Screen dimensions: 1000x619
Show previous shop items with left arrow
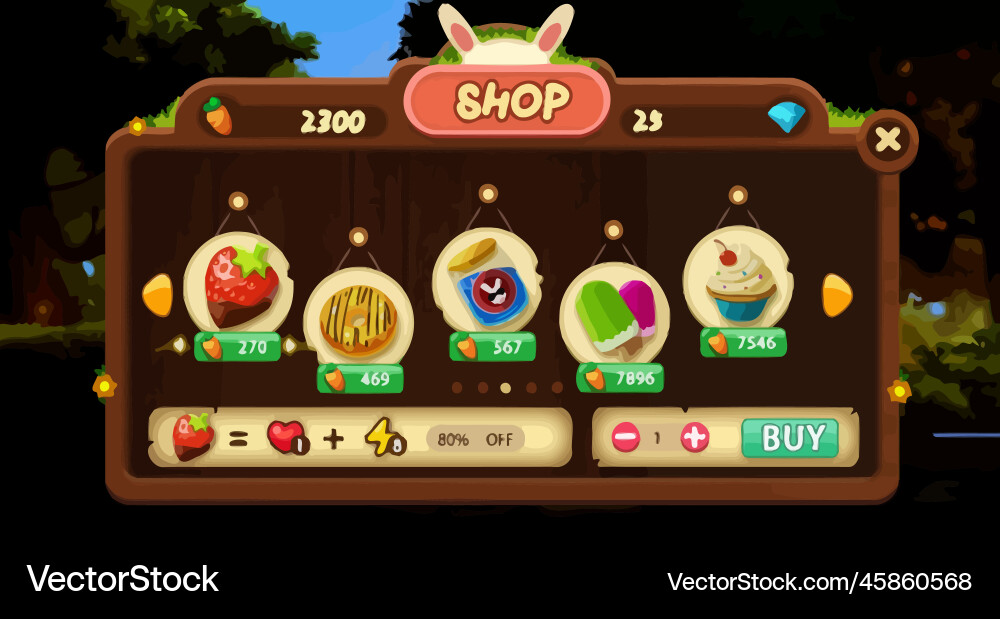click(x=158, y=295)
